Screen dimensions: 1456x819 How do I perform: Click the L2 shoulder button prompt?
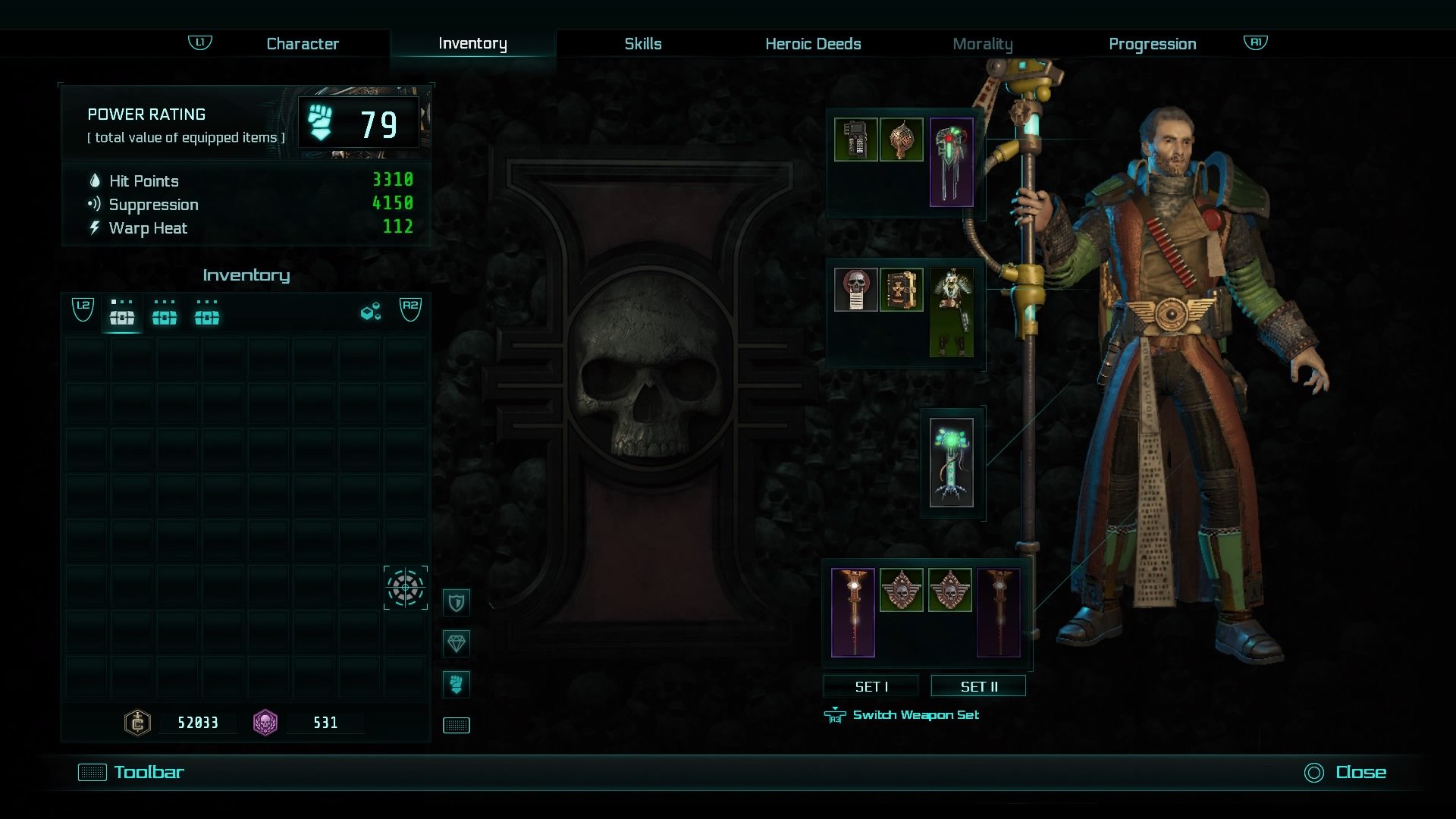click(83, 310)
